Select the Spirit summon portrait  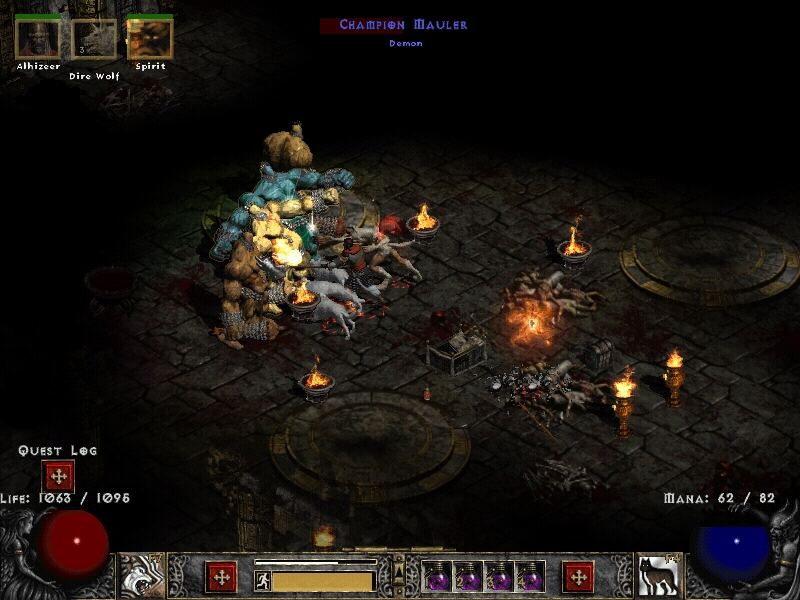[150, 39]
